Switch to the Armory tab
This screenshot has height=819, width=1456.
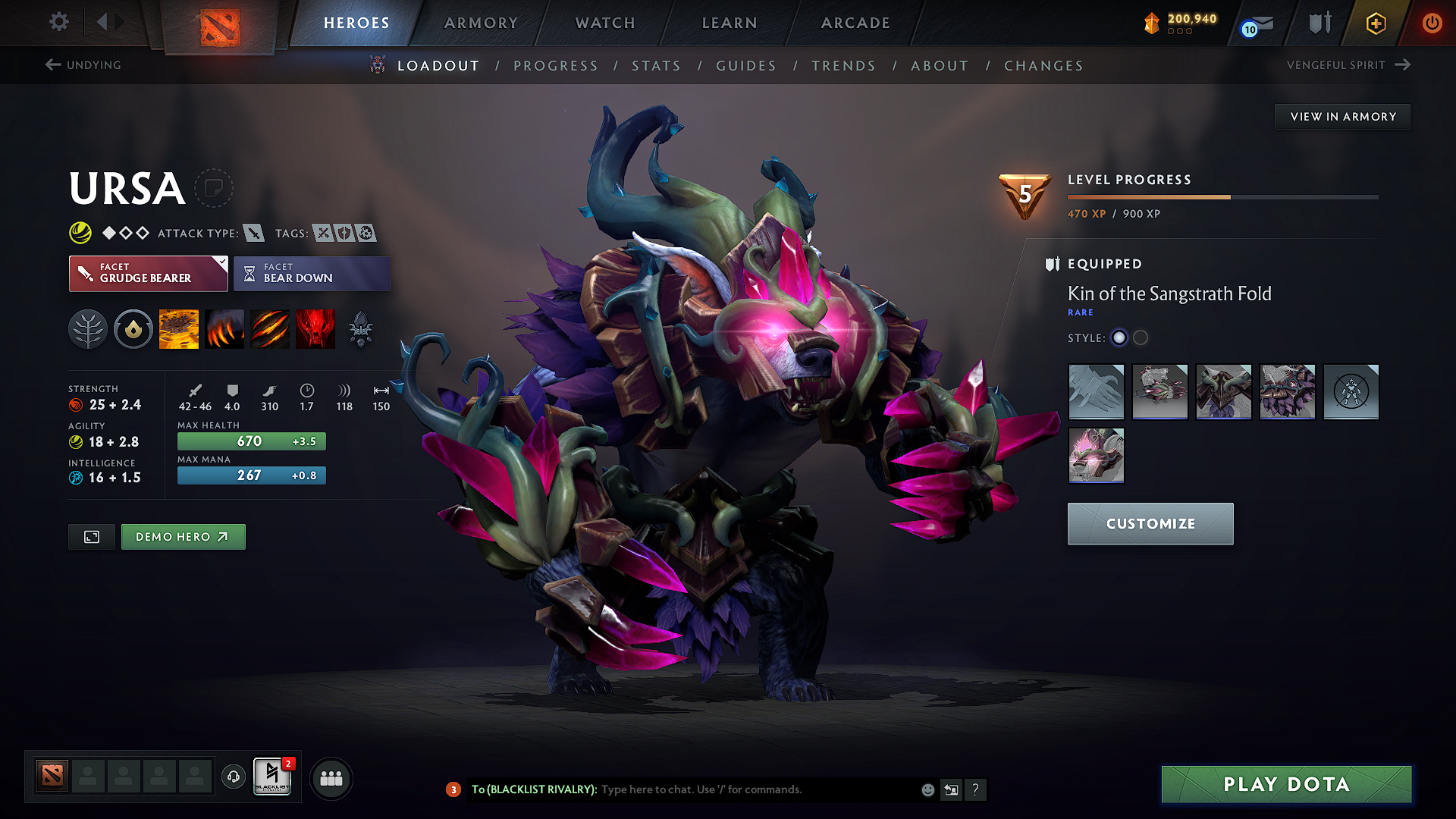pyautogui.click(x=481, y=23)
